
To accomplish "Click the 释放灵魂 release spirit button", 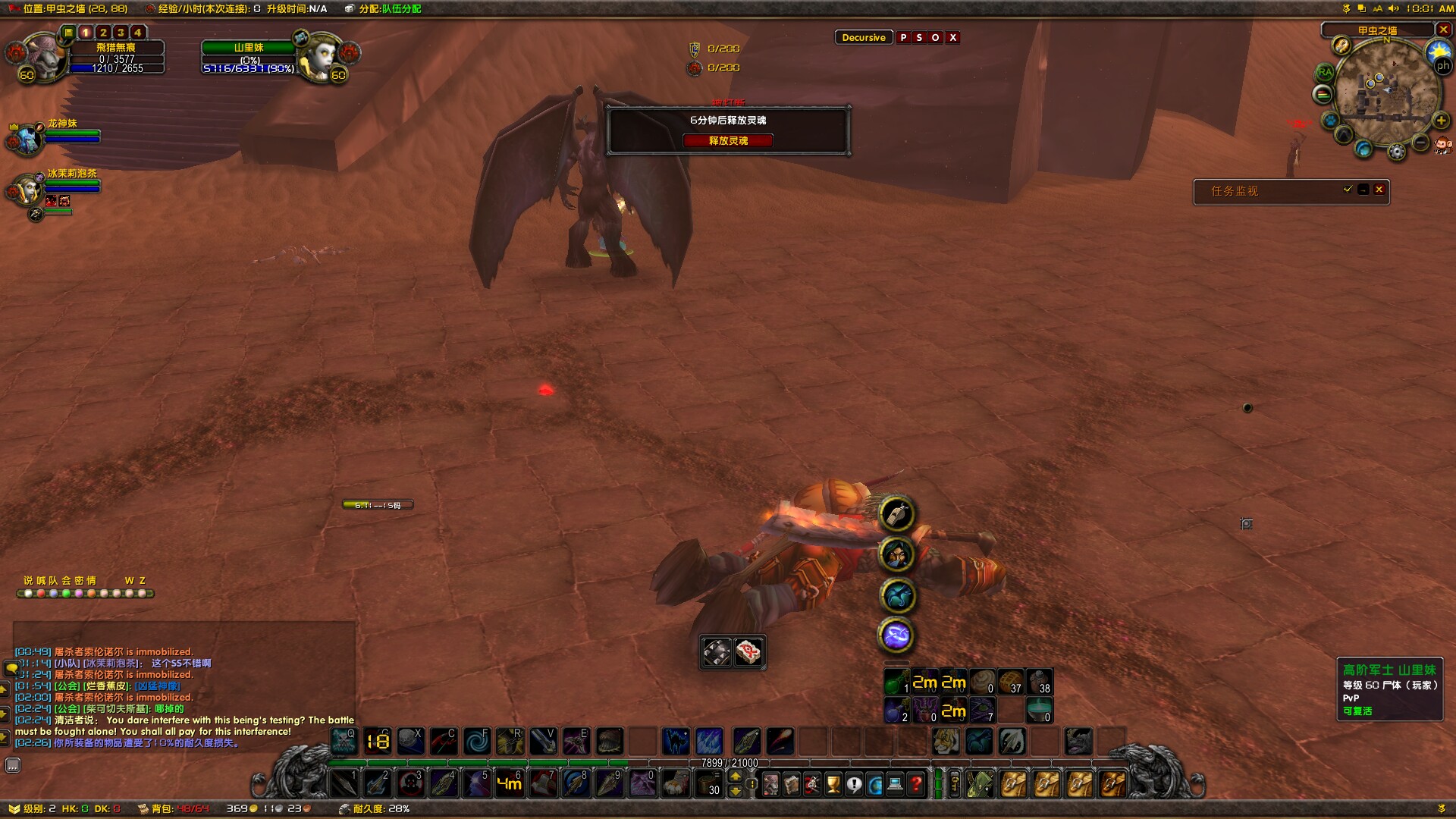I will [728, 141].
